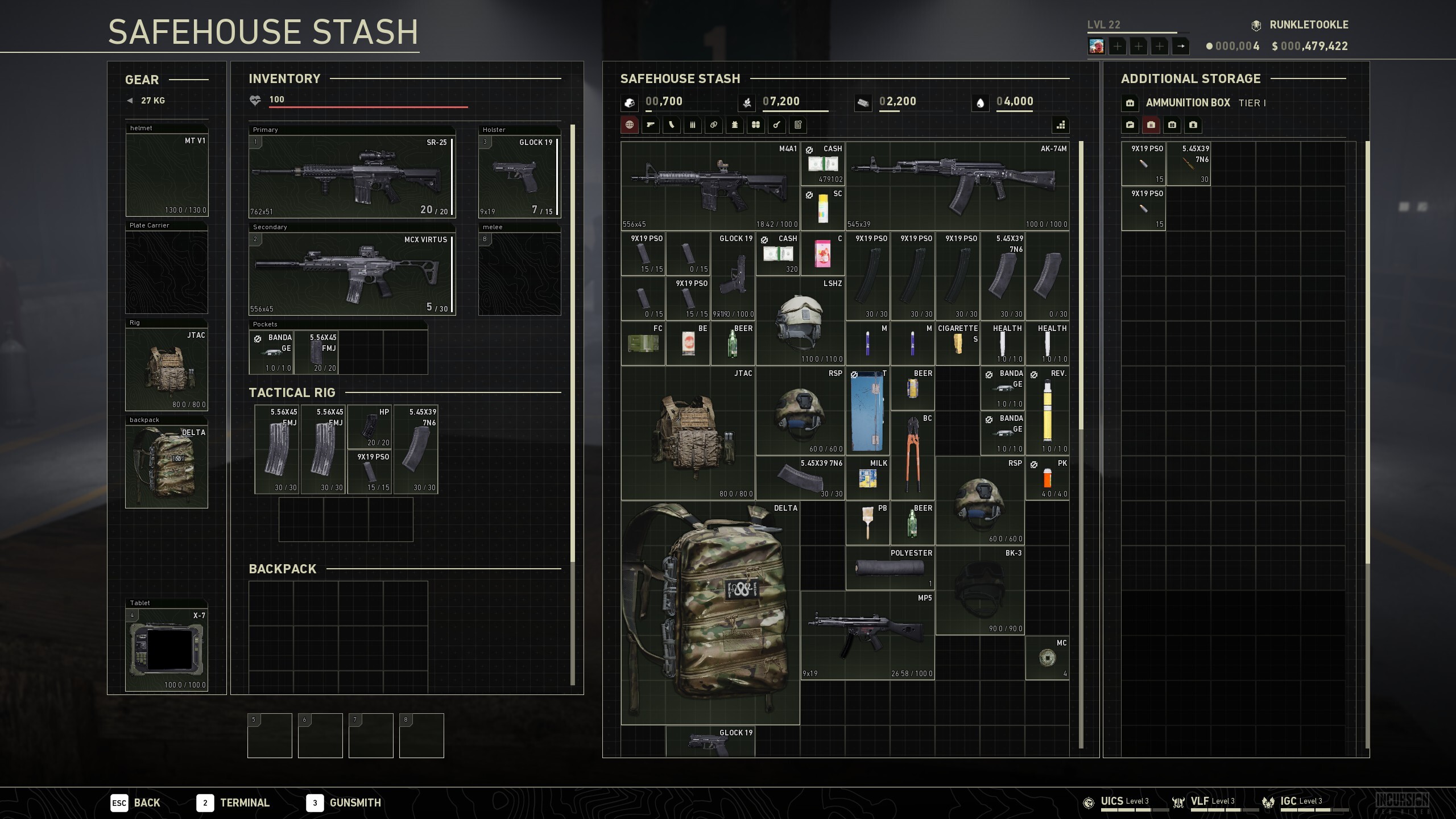Screen dimensions: 1456x819
Task: Open the grid-pattern storage box tab
Action: pyautogui.click(x=1172, y=125)
